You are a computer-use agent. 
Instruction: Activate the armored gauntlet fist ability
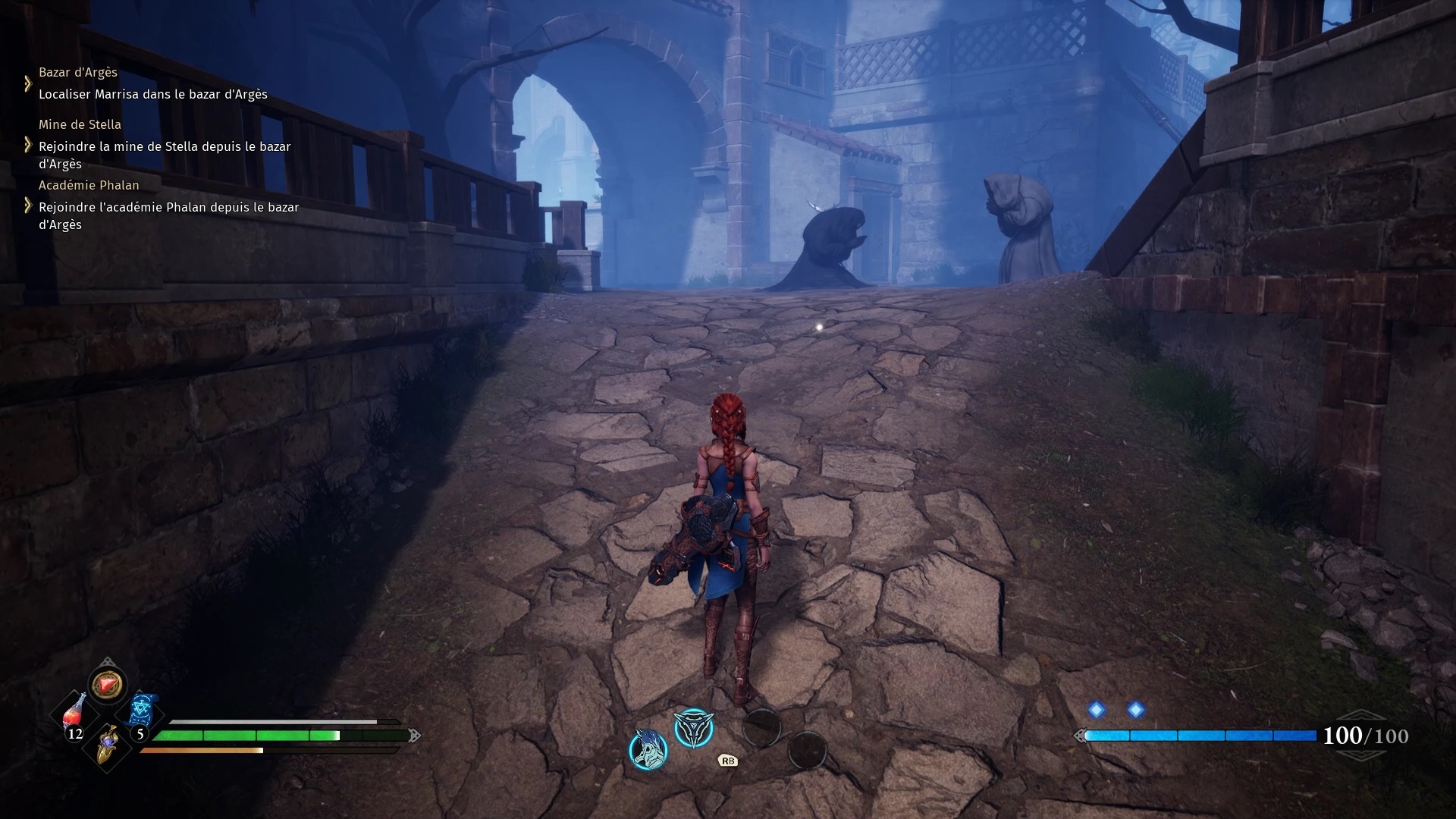648,748
